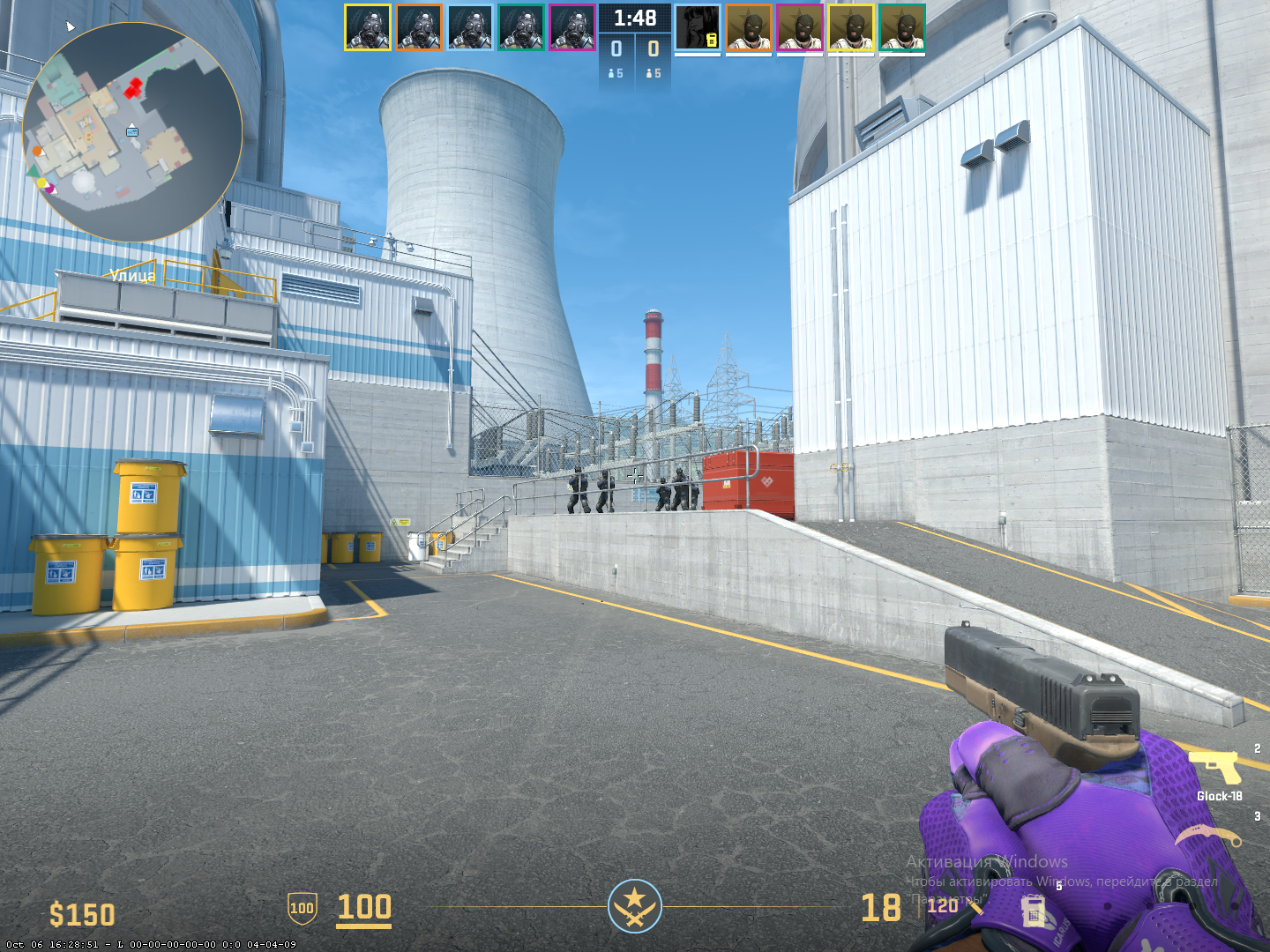Click the circular radar minimap
Viewport: 1270px width, 952px height.
point(132,132)
